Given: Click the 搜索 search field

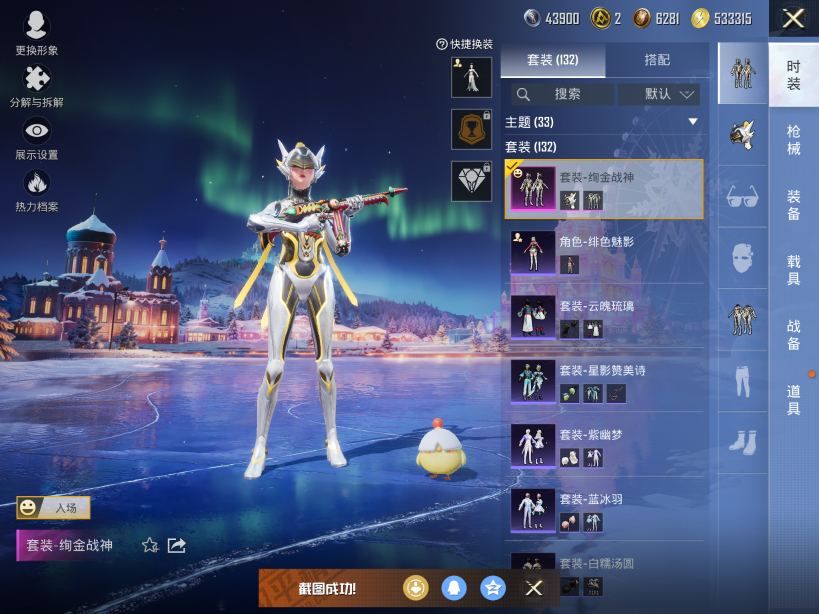Looking at the screenshot, I should (563, 94).
